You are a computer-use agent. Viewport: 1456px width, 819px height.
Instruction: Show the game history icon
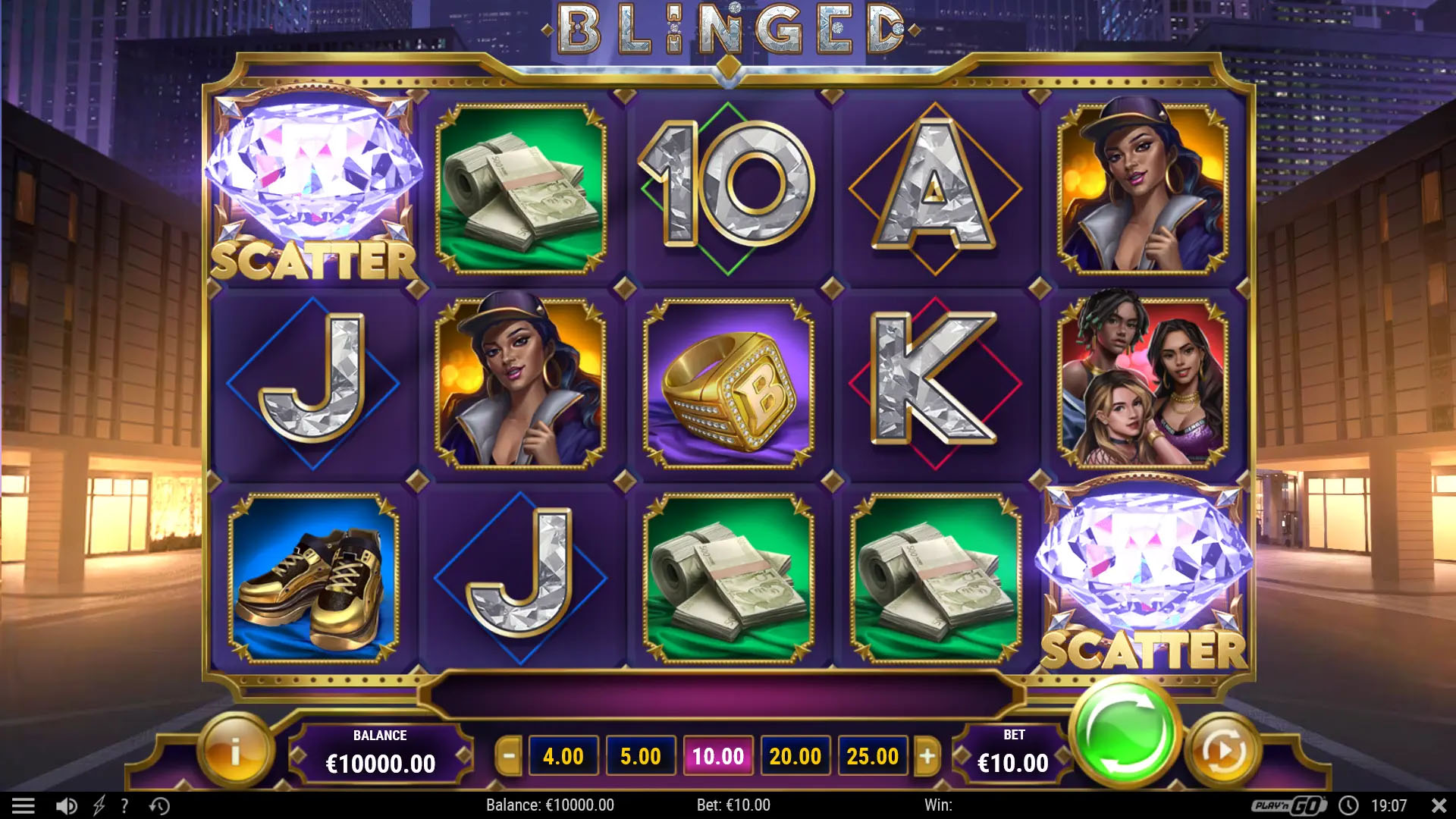[x=159, y=805]
